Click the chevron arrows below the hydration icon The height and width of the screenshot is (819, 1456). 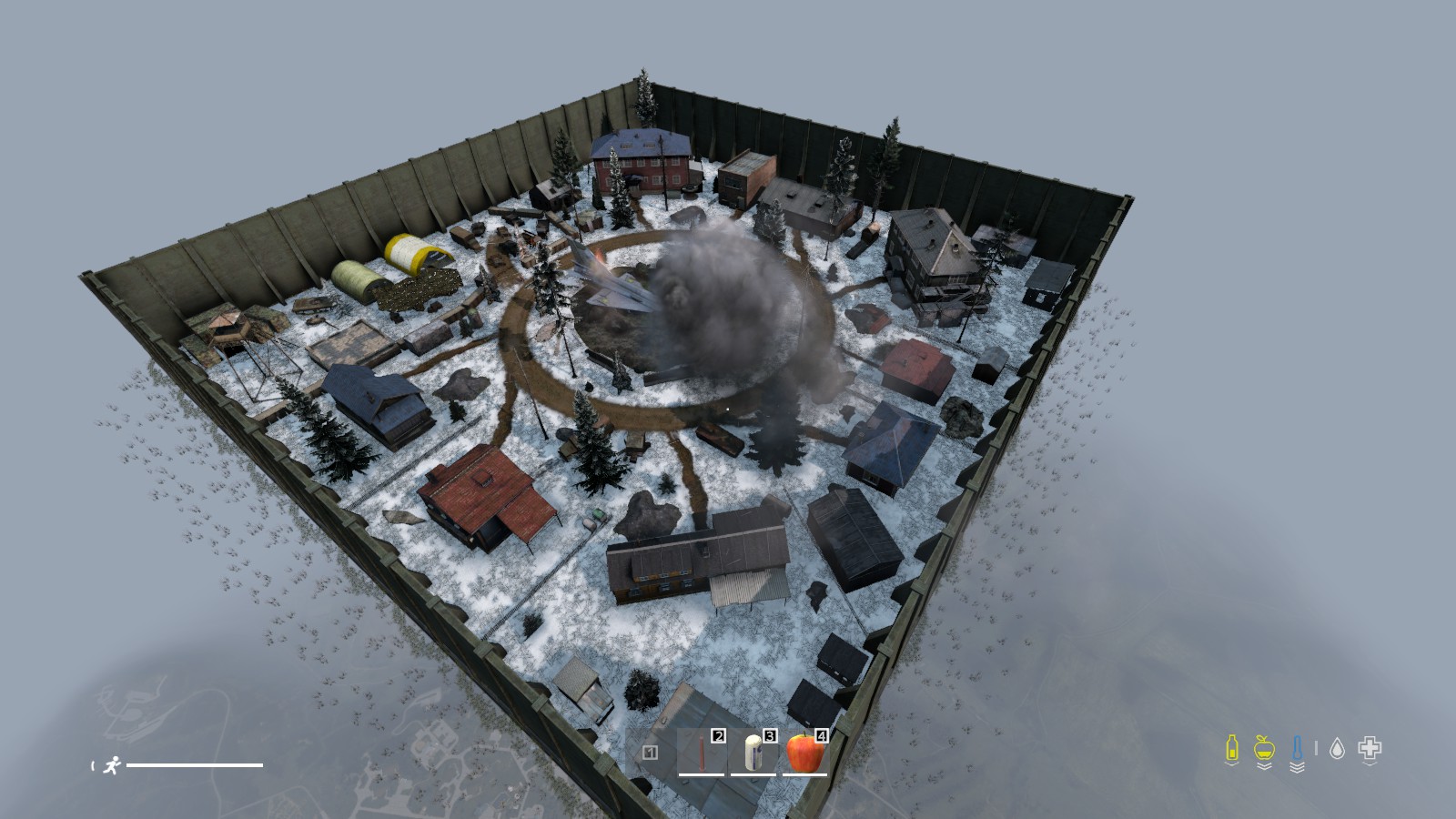(1232, 764)
